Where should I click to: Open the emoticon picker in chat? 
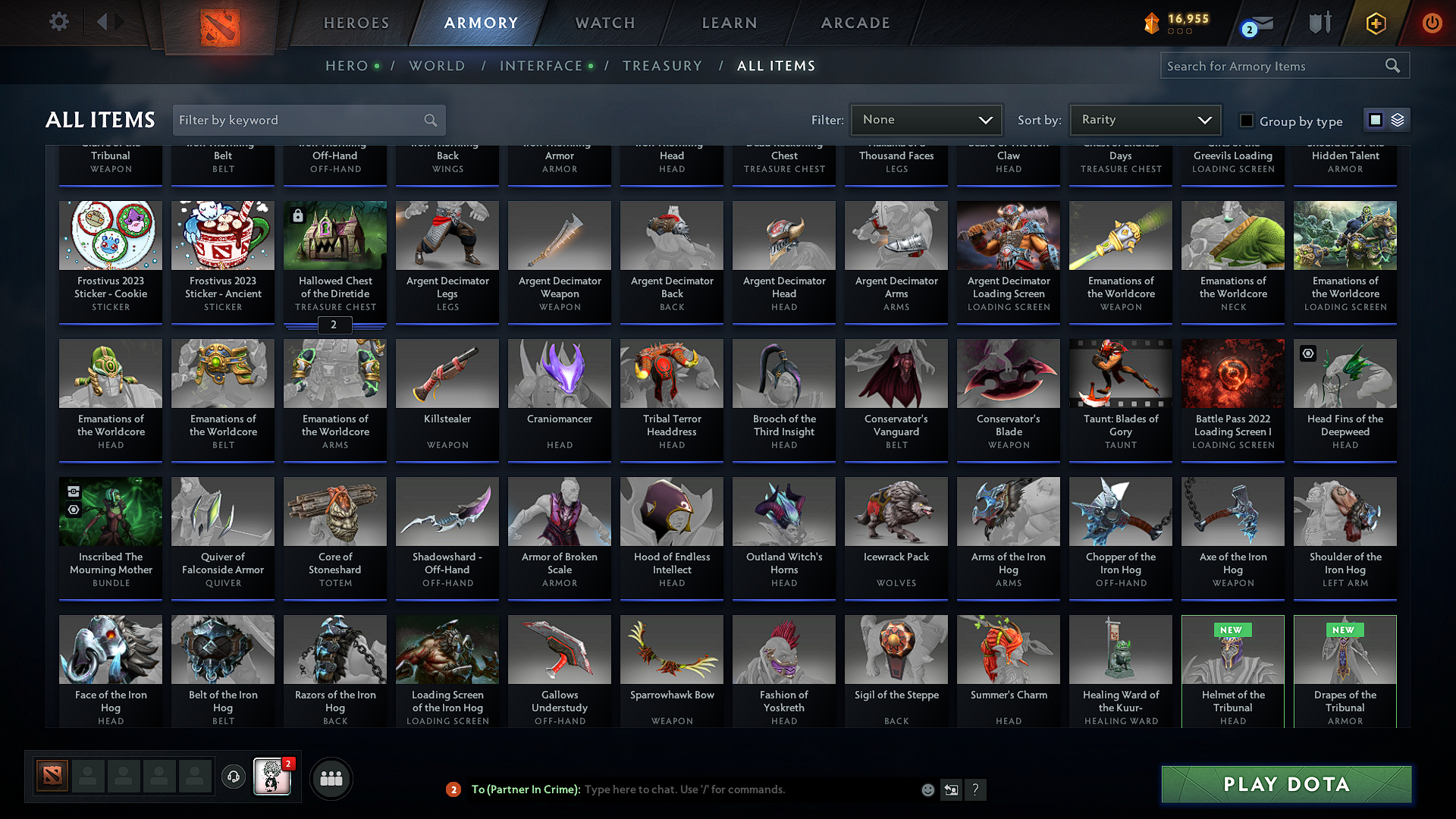[x=927, y=789]
